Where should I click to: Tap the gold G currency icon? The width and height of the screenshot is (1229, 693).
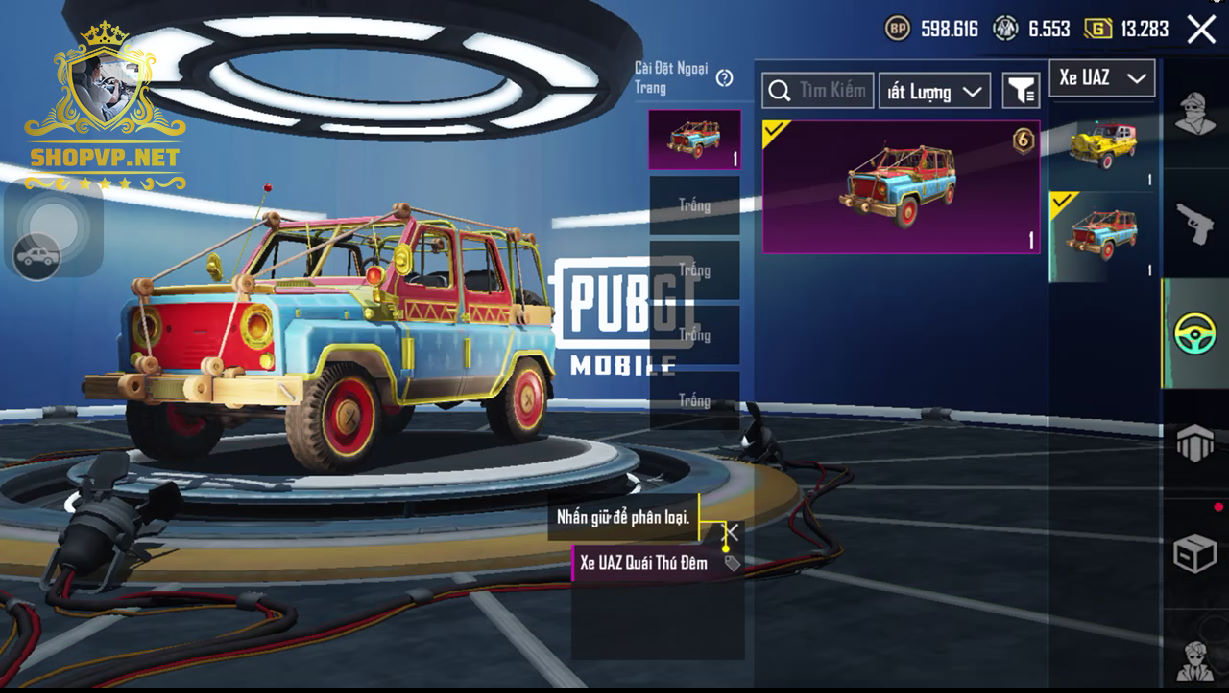pos(1098,29)
